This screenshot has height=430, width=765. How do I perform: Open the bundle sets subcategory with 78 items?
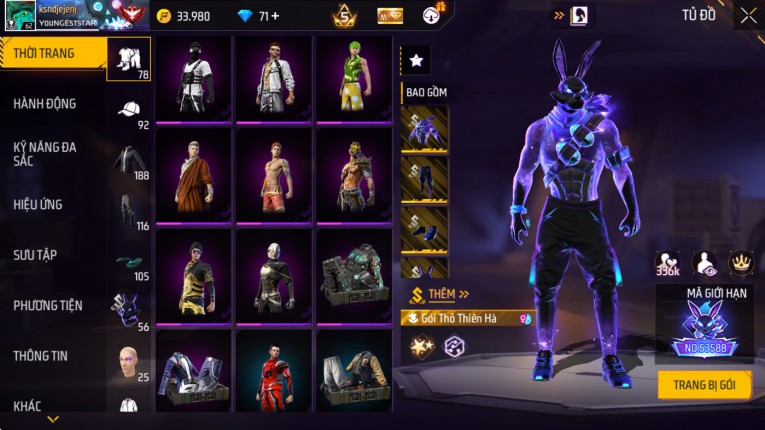129,59
